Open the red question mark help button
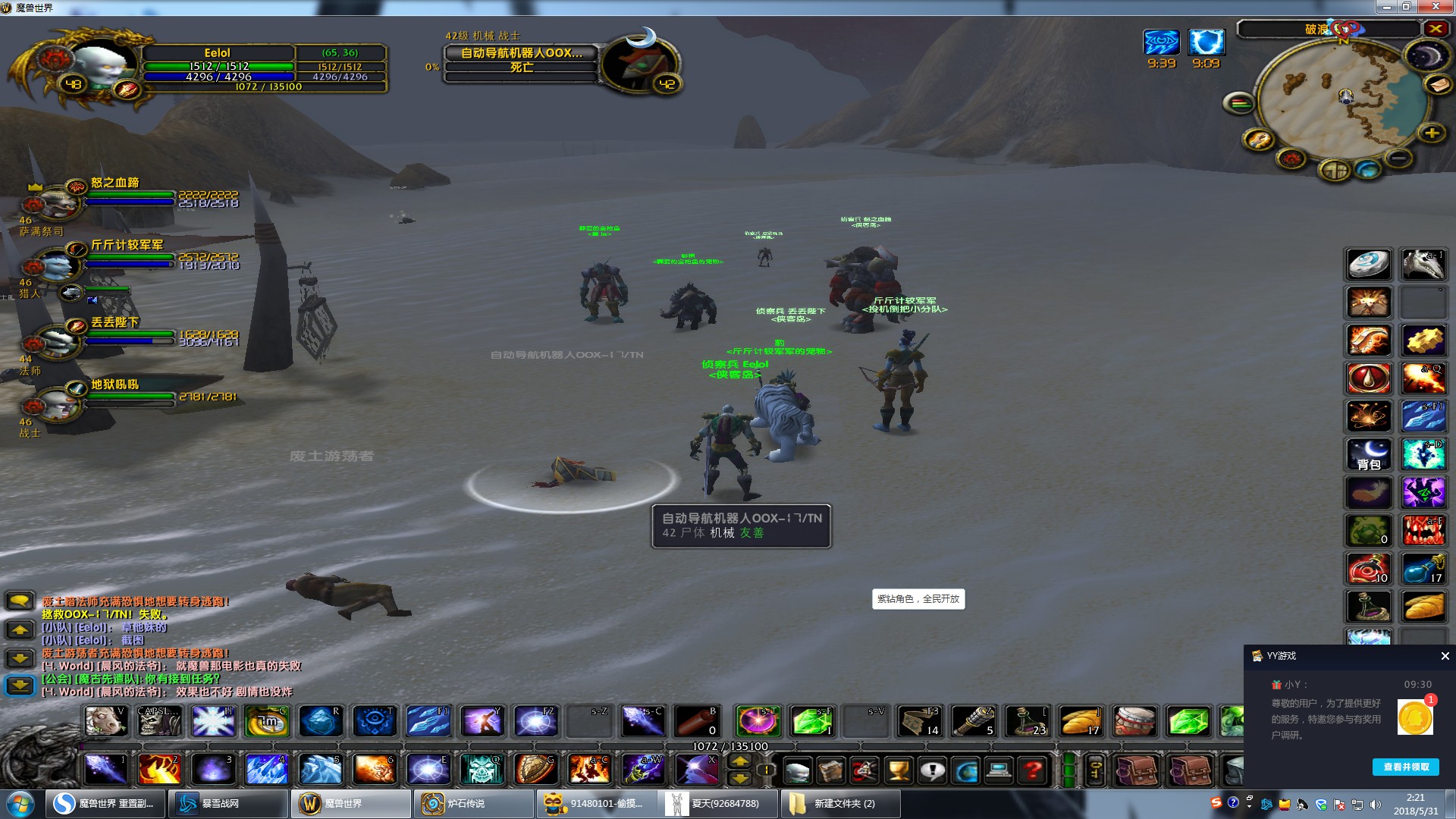 [x=1032, y=771]
